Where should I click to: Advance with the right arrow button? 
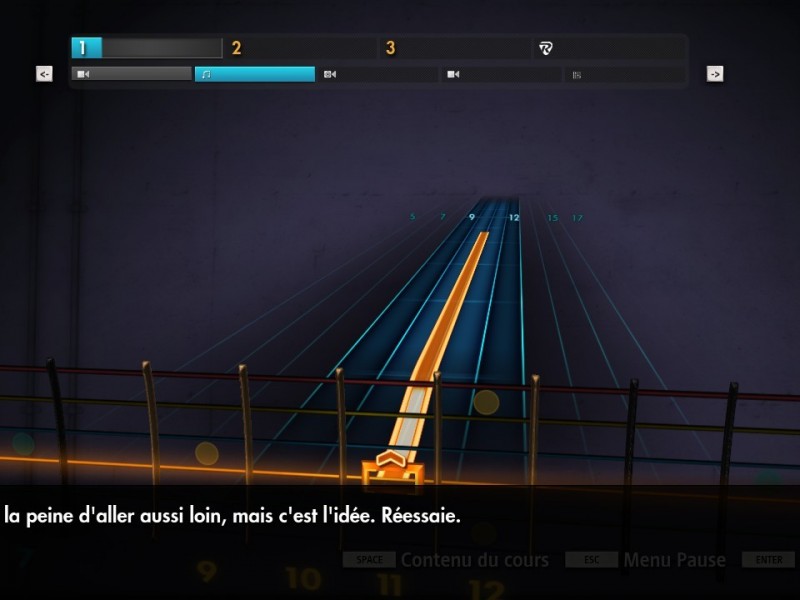pos(715,74)
